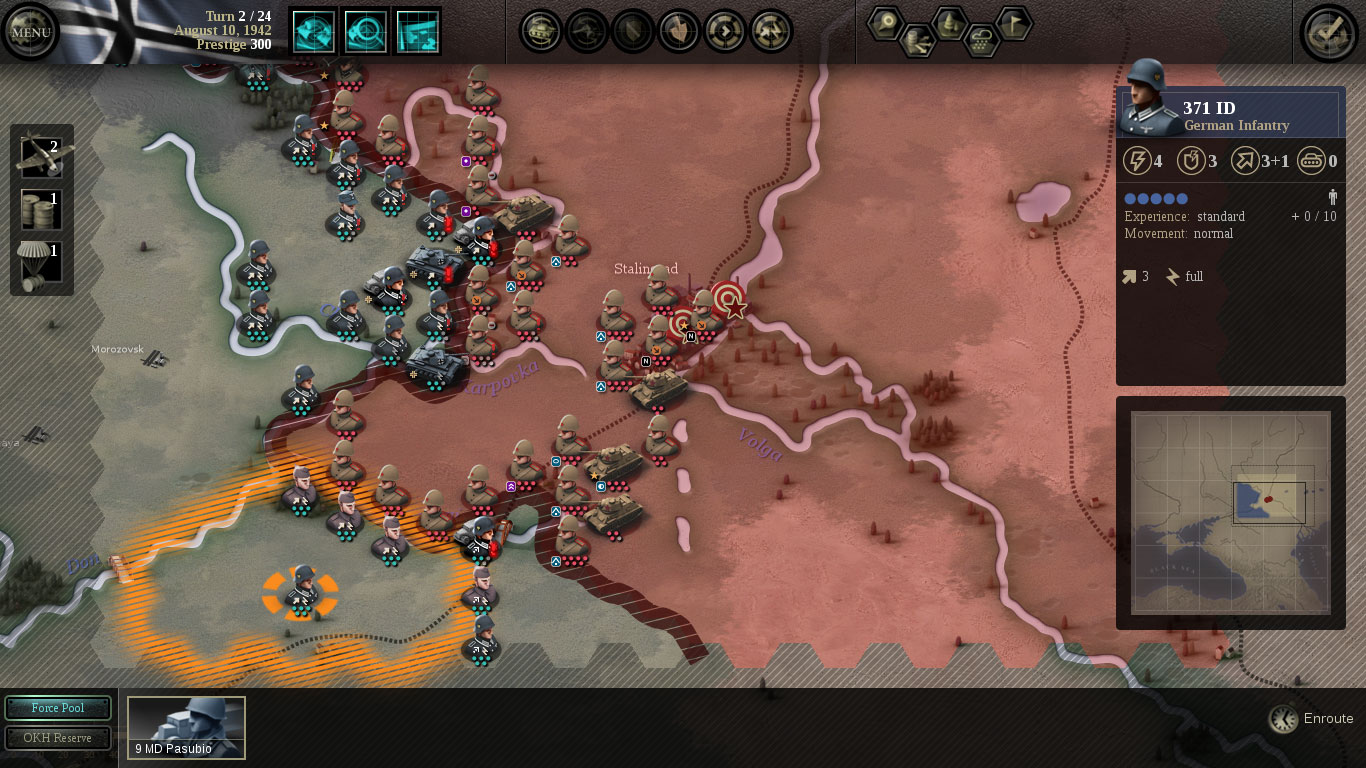Click the tank unit toolbar icon
The image size is (1366, 768).
coord(540,31)
